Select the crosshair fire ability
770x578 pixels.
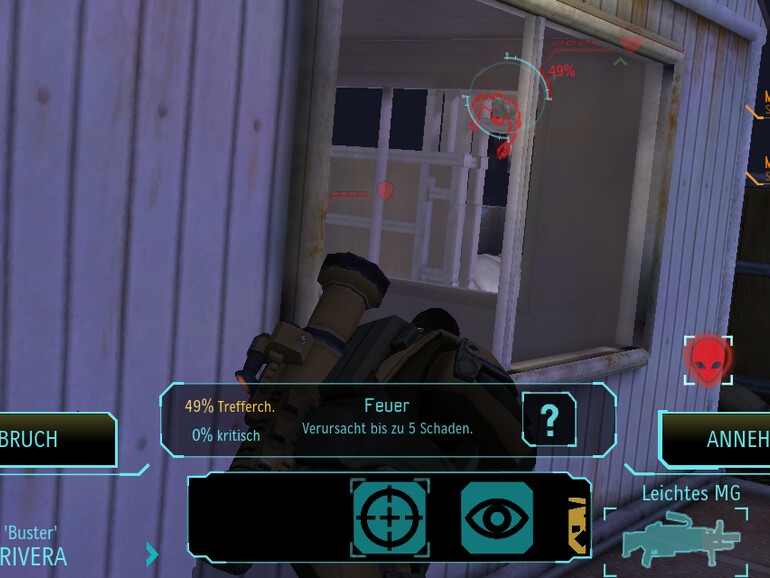click(389, 517)
